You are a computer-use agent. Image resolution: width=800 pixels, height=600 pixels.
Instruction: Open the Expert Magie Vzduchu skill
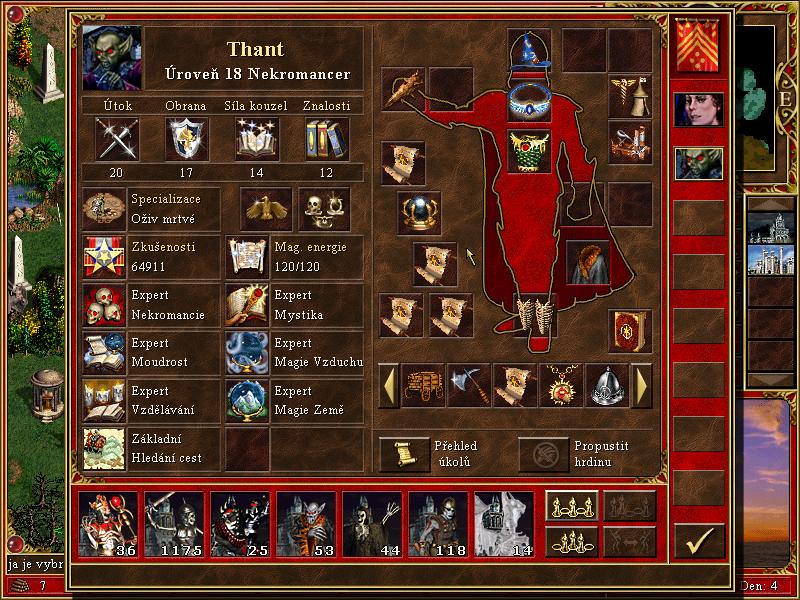(248, 352)
